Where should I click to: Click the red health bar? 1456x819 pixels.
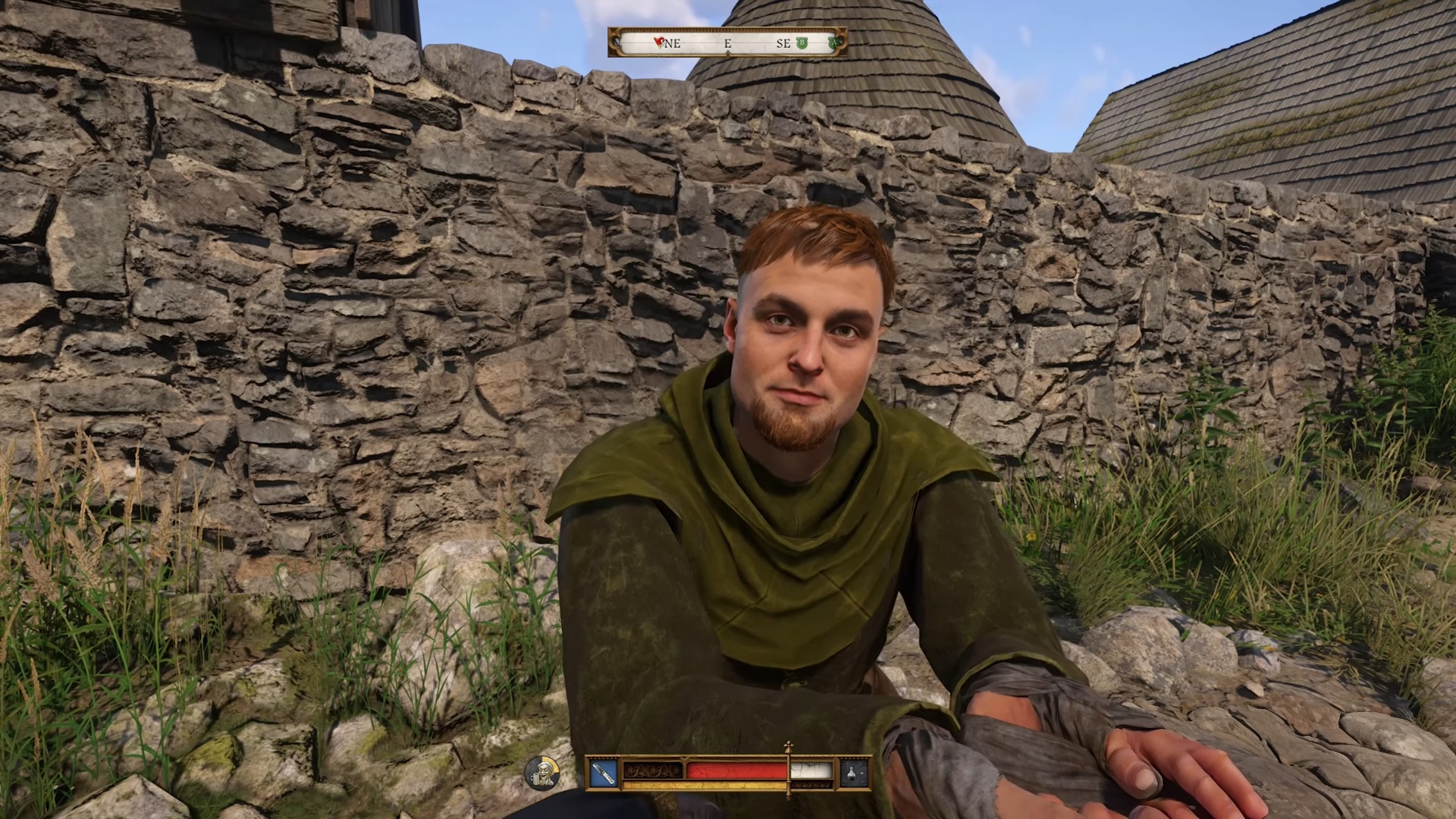click(736, 769)
